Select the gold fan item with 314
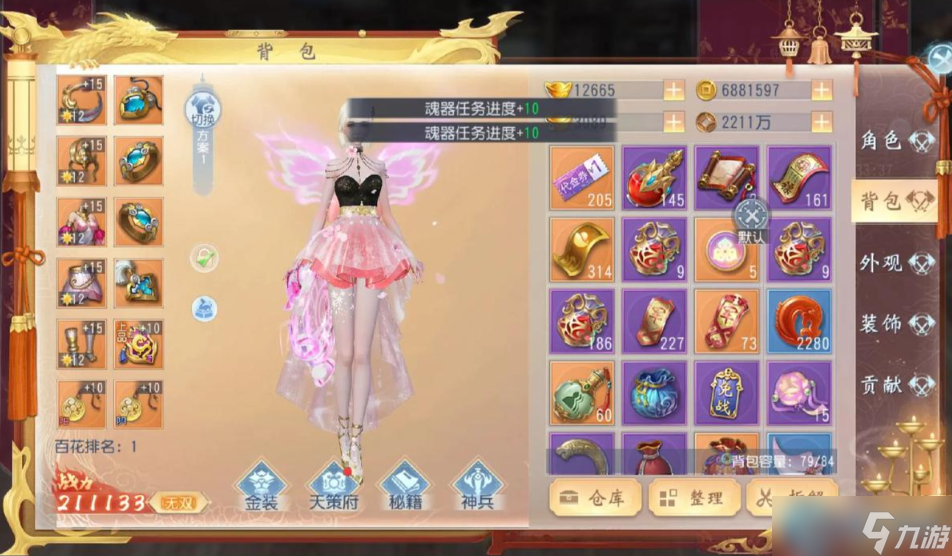The width and height of the screenshot is (952, 556). [x=581, y=249]
